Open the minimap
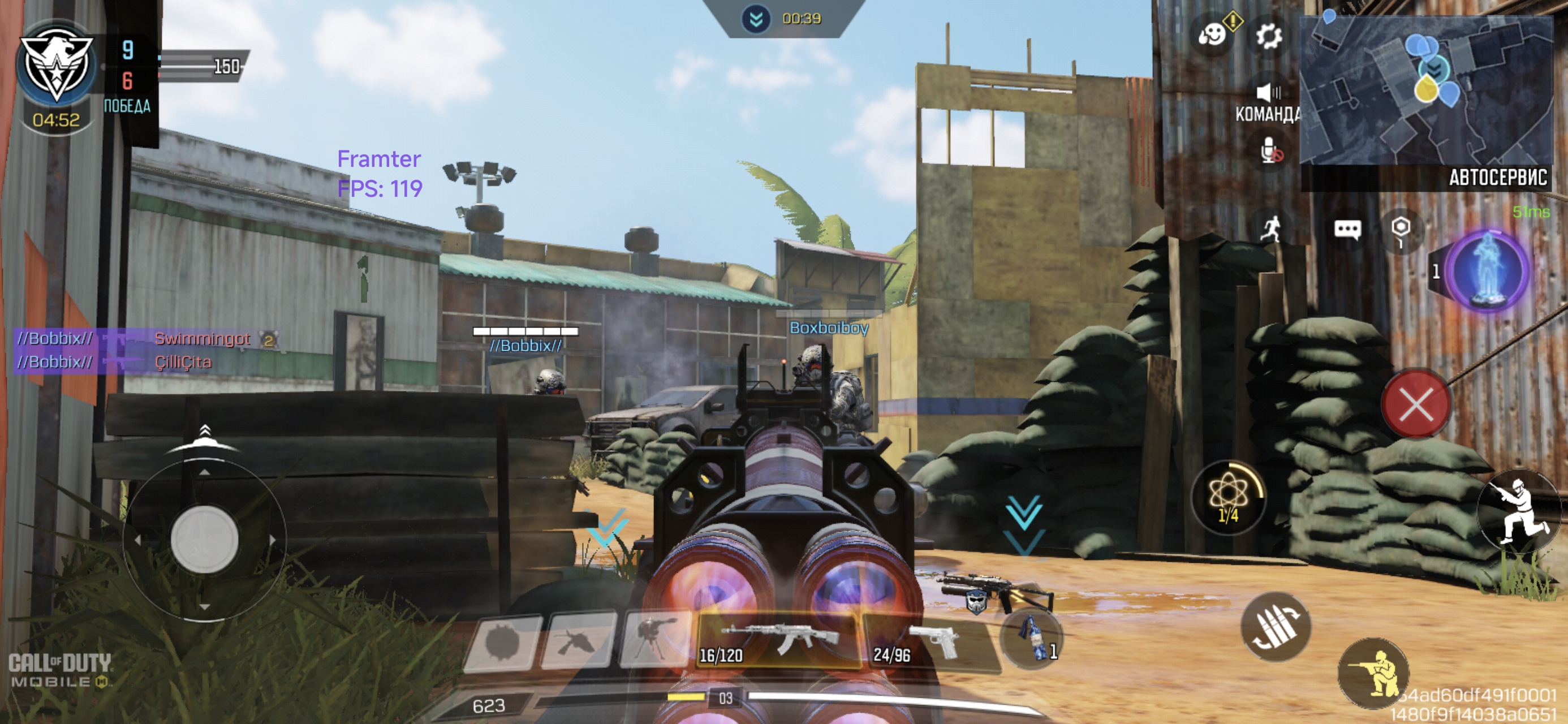This screenshot has height=724, width=1568. 1426,91
